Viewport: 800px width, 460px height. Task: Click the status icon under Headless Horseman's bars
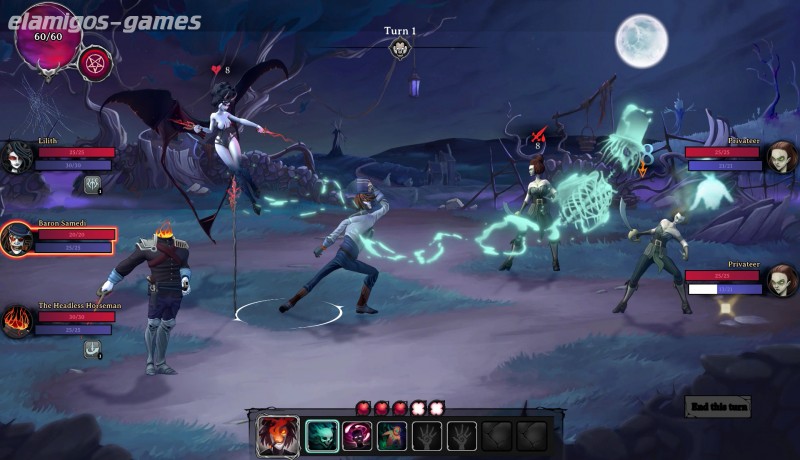(x=93, y=349)
